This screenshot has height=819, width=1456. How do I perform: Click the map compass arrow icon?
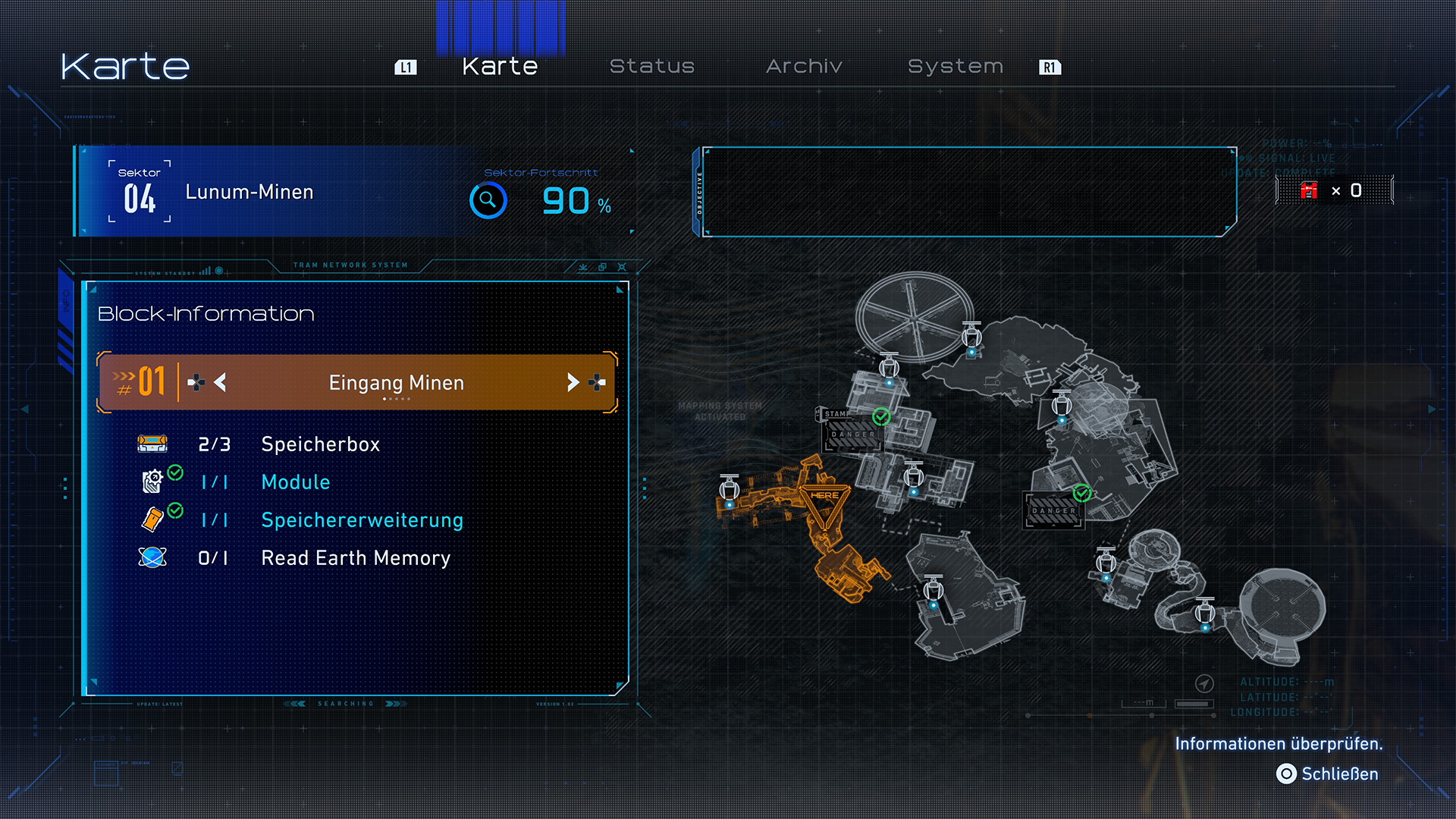(x=1204, y=683)
